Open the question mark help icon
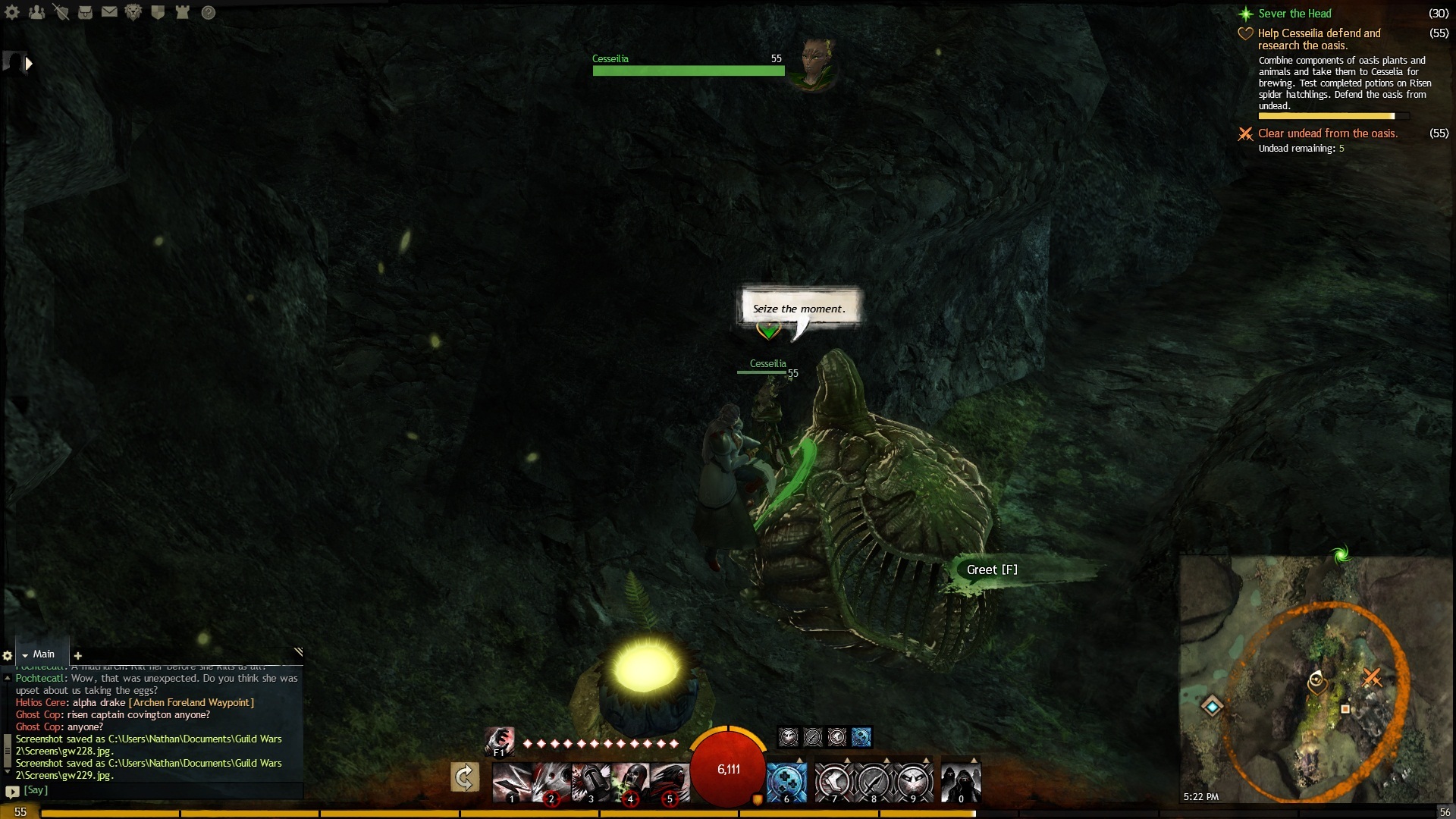The image size is (1456, 819). (x=209, y=12)
